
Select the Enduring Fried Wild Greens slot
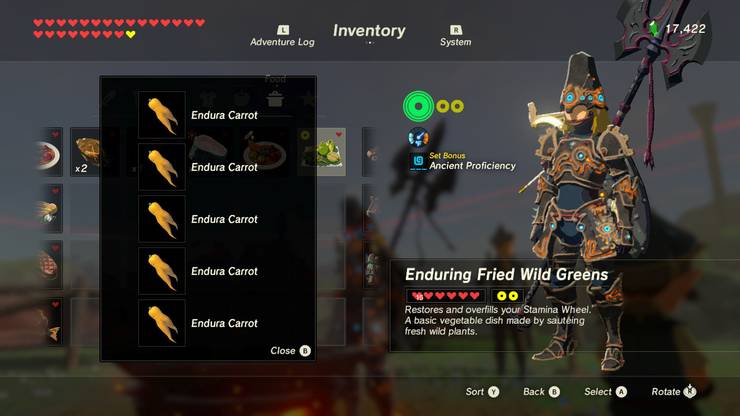pyautogui.click(x=322, y=152)
